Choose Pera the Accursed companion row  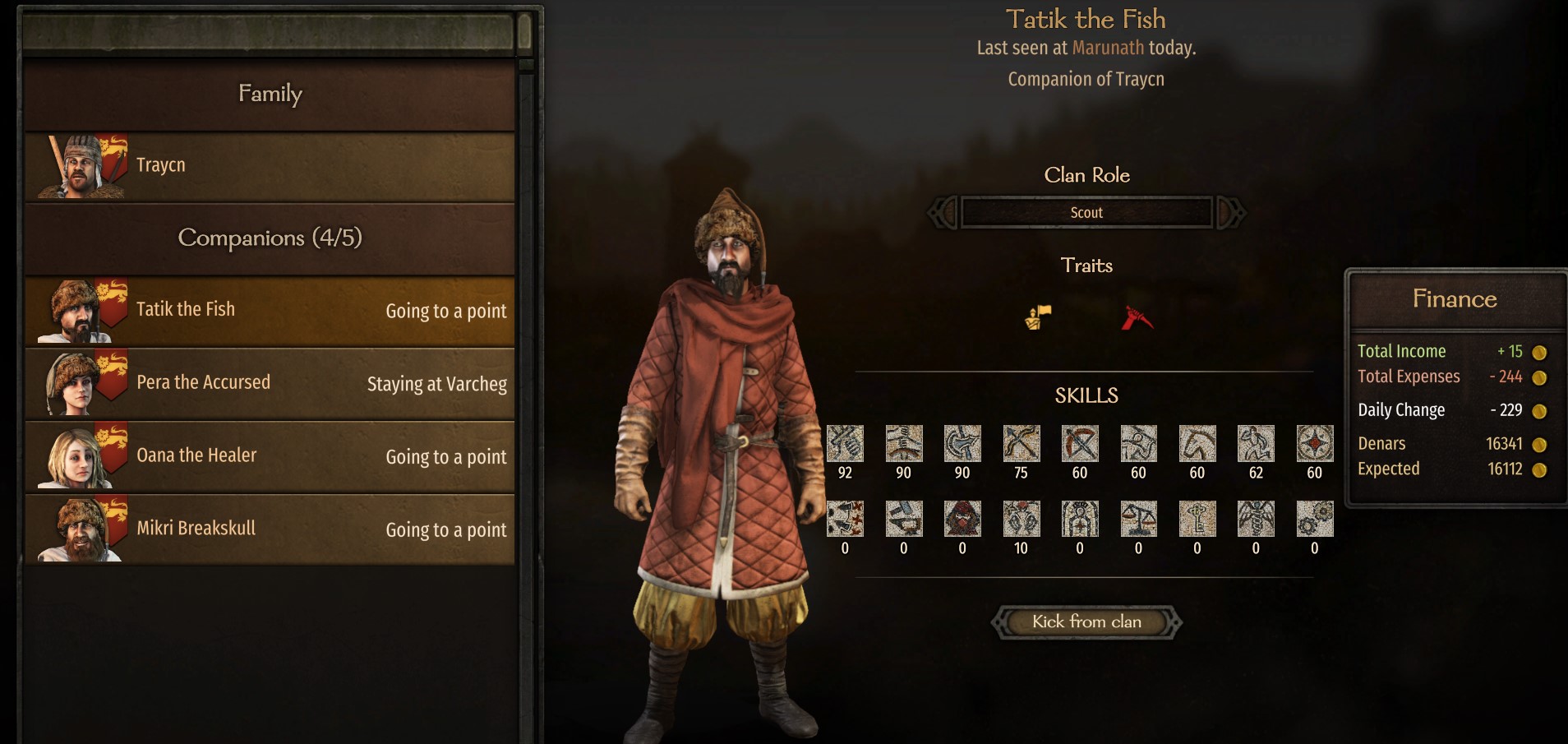[270, 383]
